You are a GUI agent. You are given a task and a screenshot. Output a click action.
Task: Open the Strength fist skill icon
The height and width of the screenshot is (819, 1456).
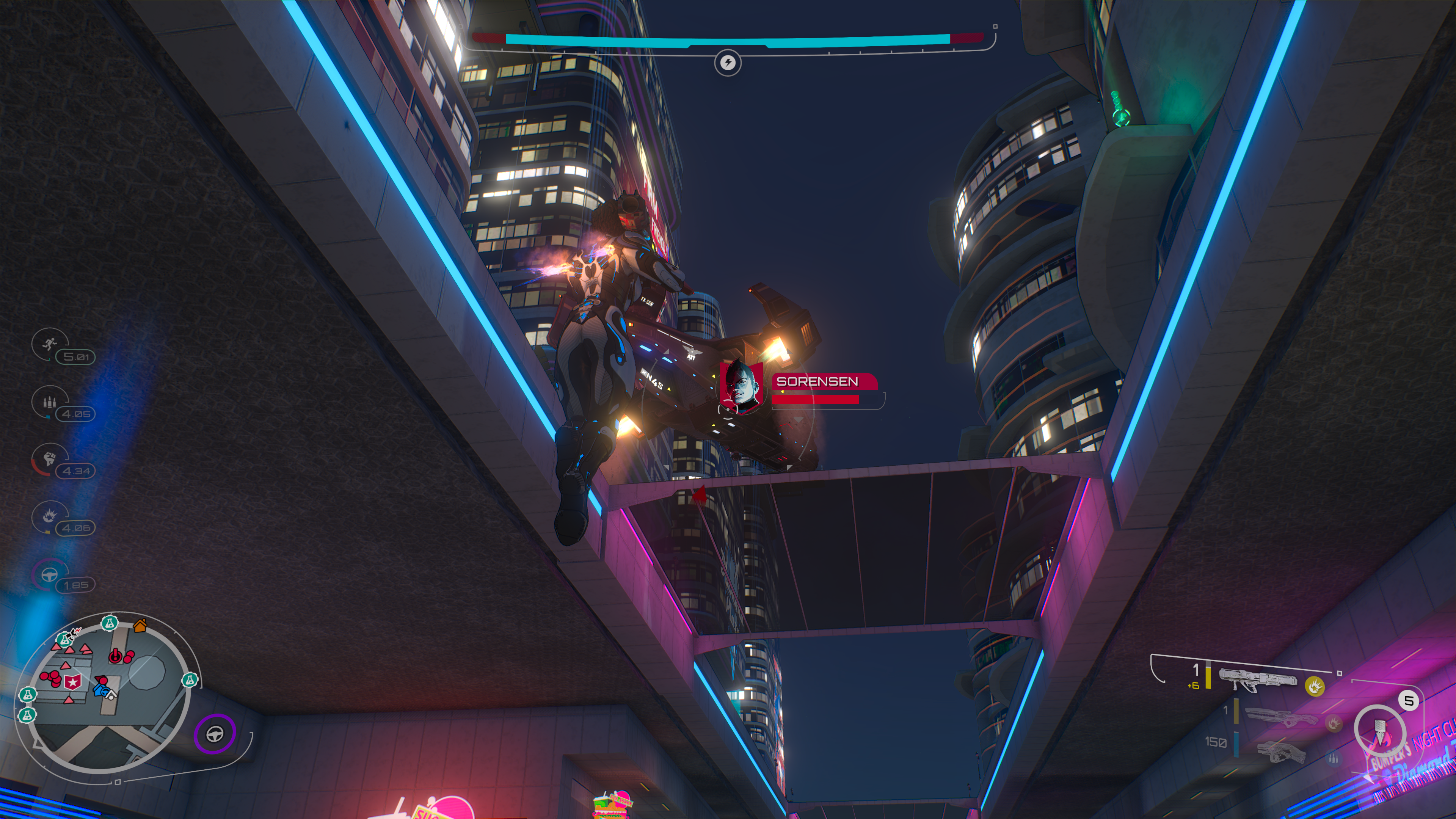click(x=49, y=458)
